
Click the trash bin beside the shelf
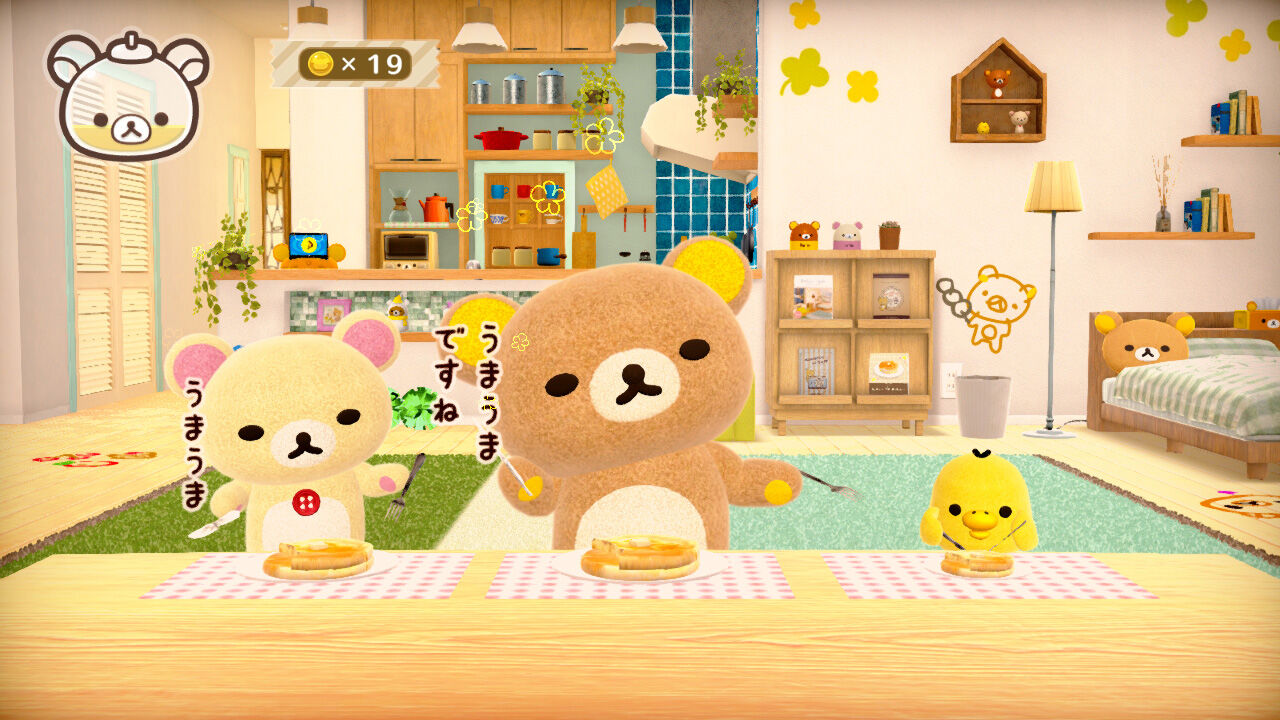986,405
